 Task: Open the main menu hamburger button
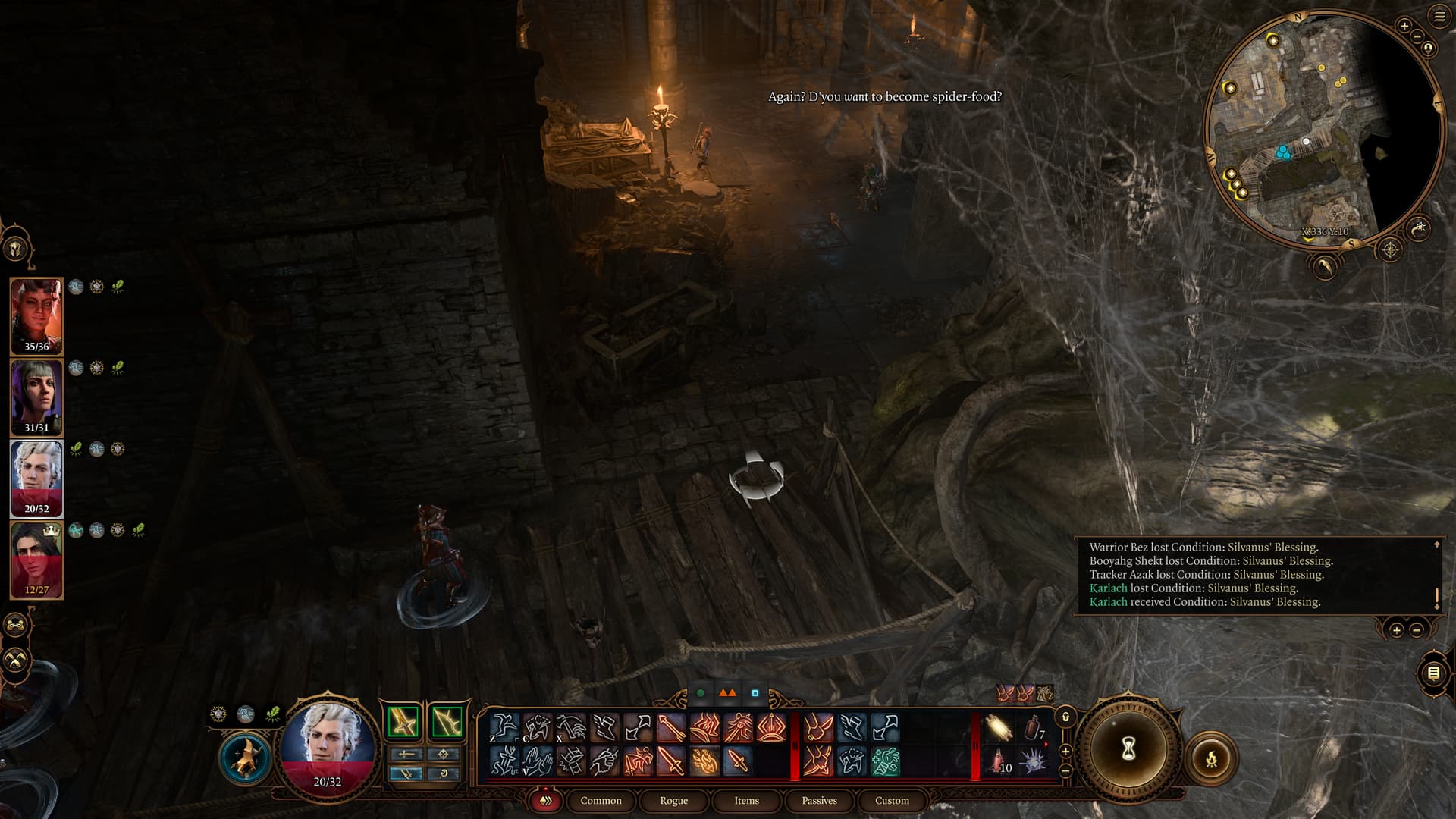(1439, 17)
